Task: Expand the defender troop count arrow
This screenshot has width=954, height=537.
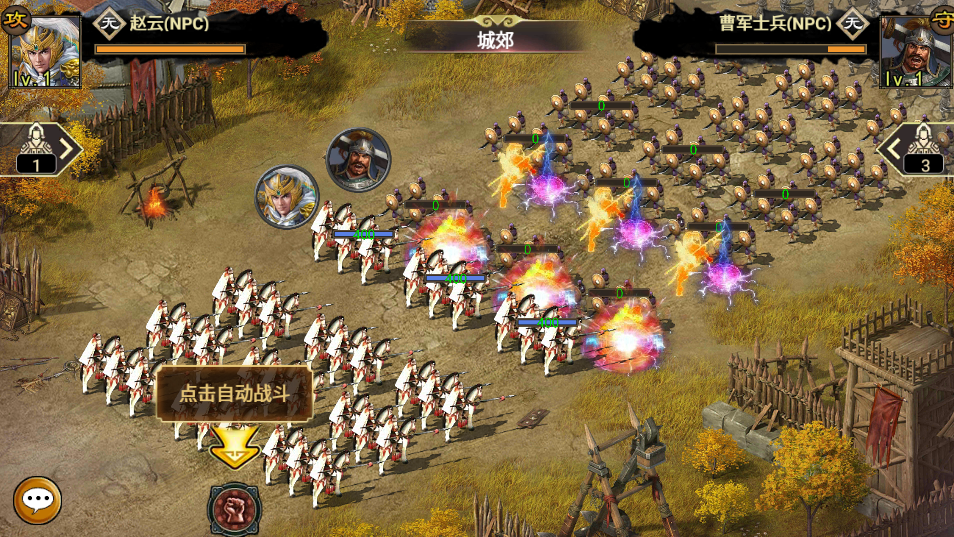Action: point(889,150)
